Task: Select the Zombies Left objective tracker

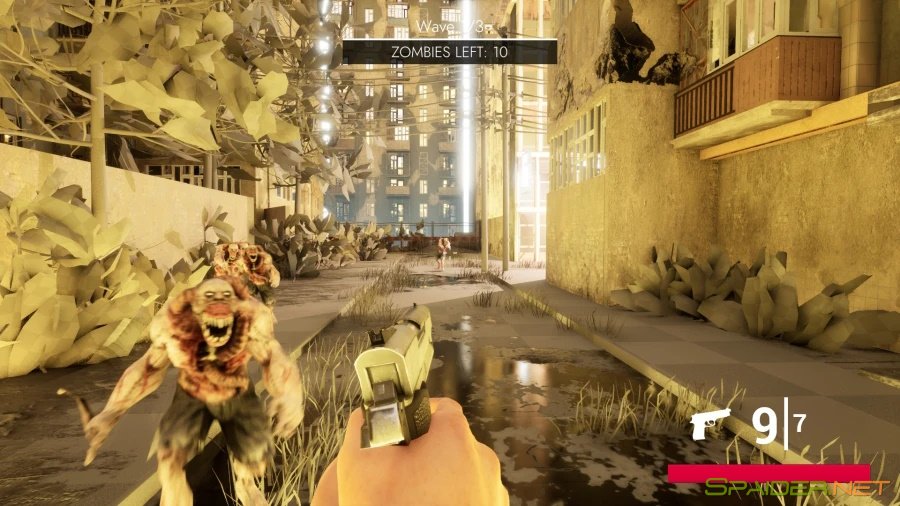Action: 450,51
